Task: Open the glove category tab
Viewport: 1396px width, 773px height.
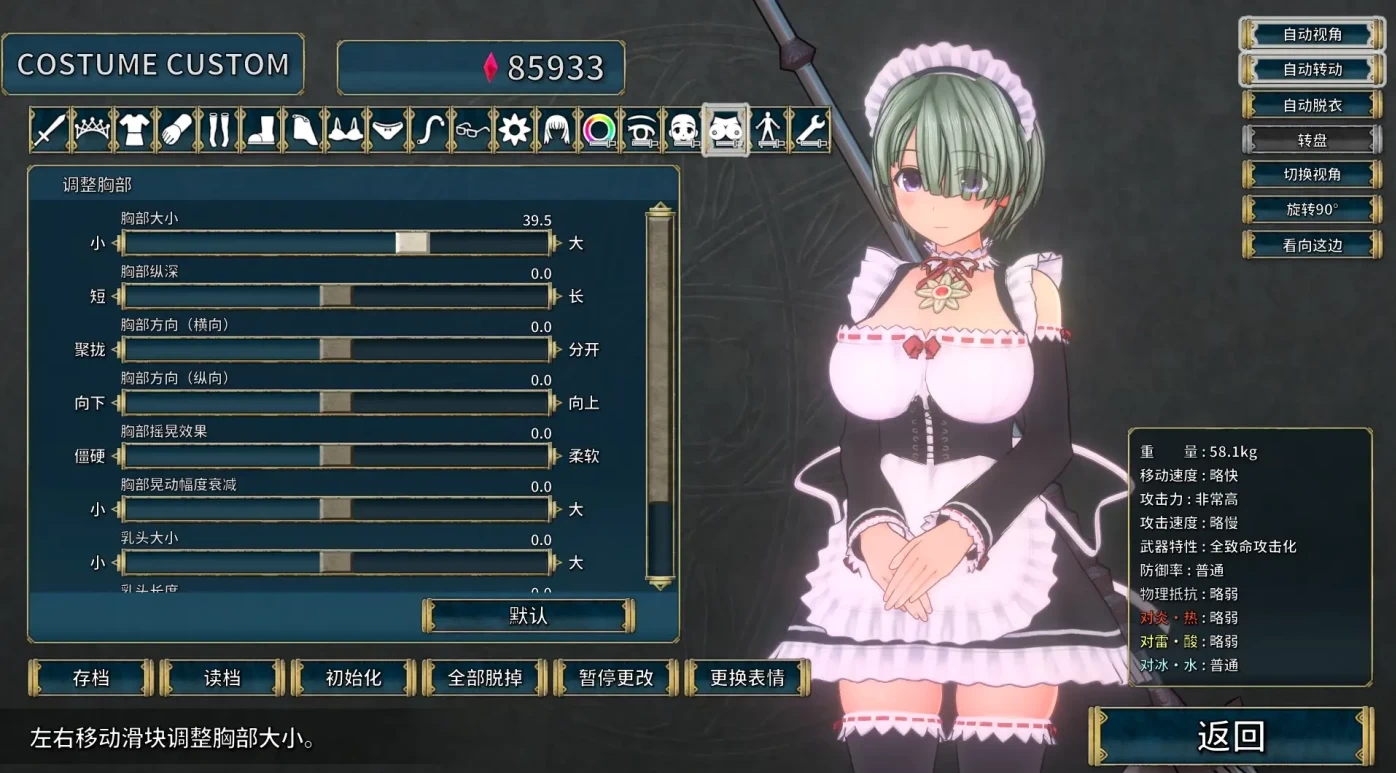Action: coord(177,130)
